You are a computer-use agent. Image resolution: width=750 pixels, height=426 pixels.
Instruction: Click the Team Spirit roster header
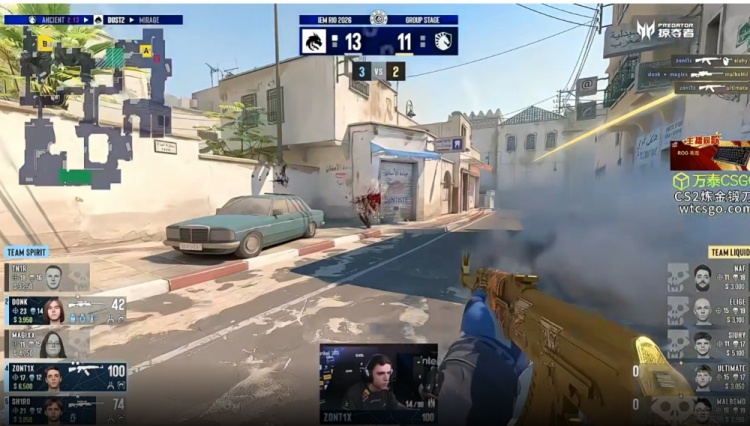tap(28, 252)
